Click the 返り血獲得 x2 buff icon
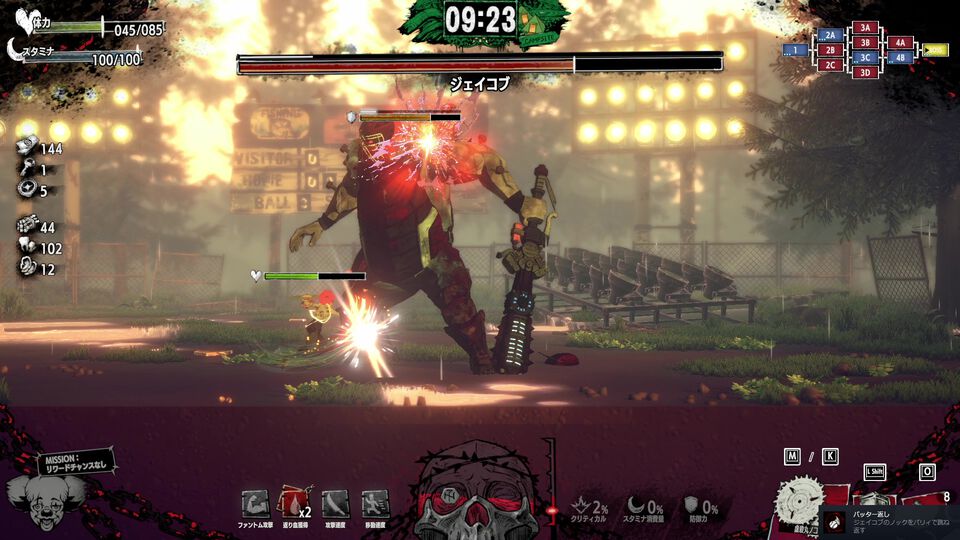Screen dimensions: 960x540 click(293, 504)
